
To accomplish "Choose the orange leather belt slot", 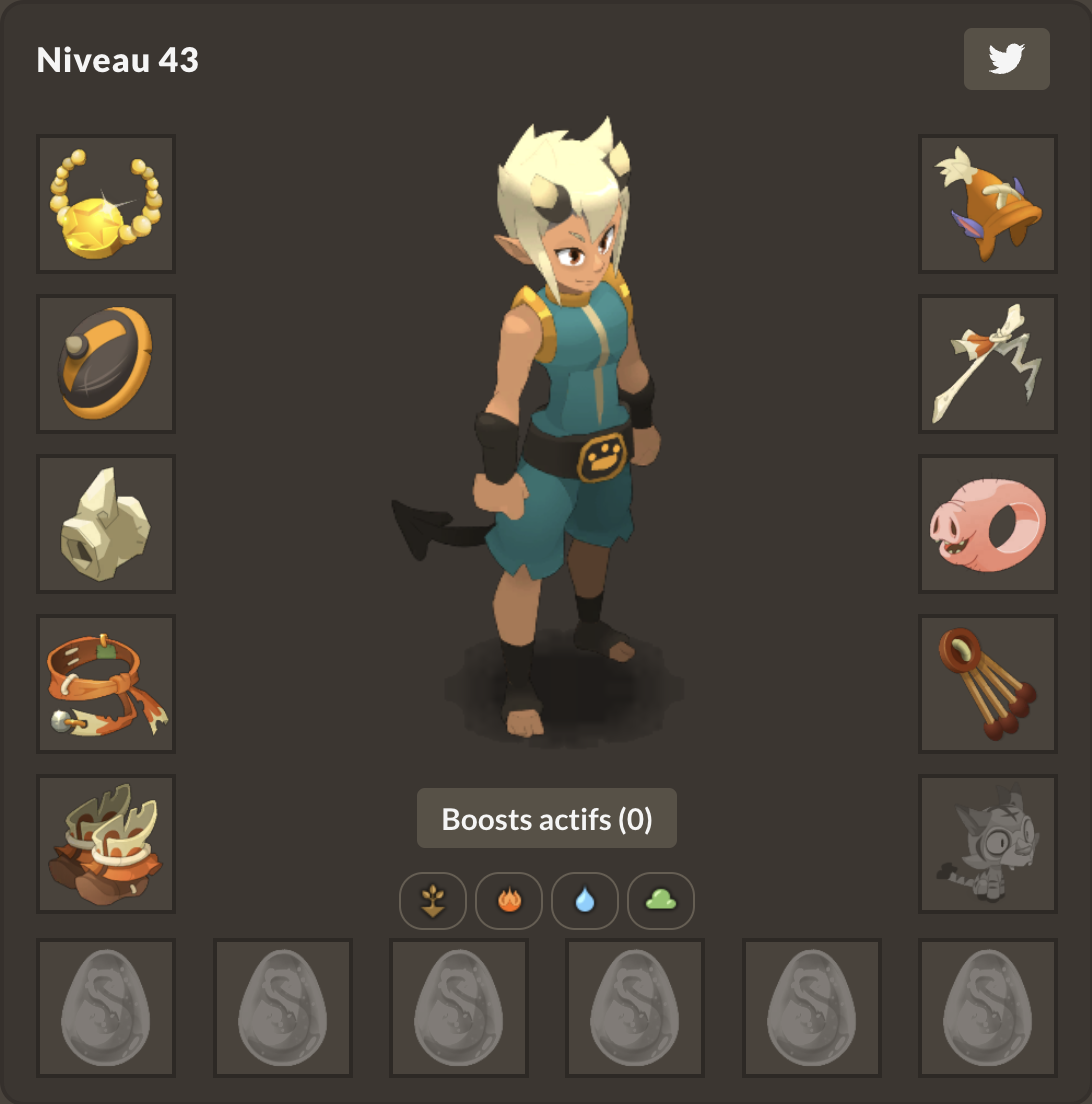I will point(106,684).
